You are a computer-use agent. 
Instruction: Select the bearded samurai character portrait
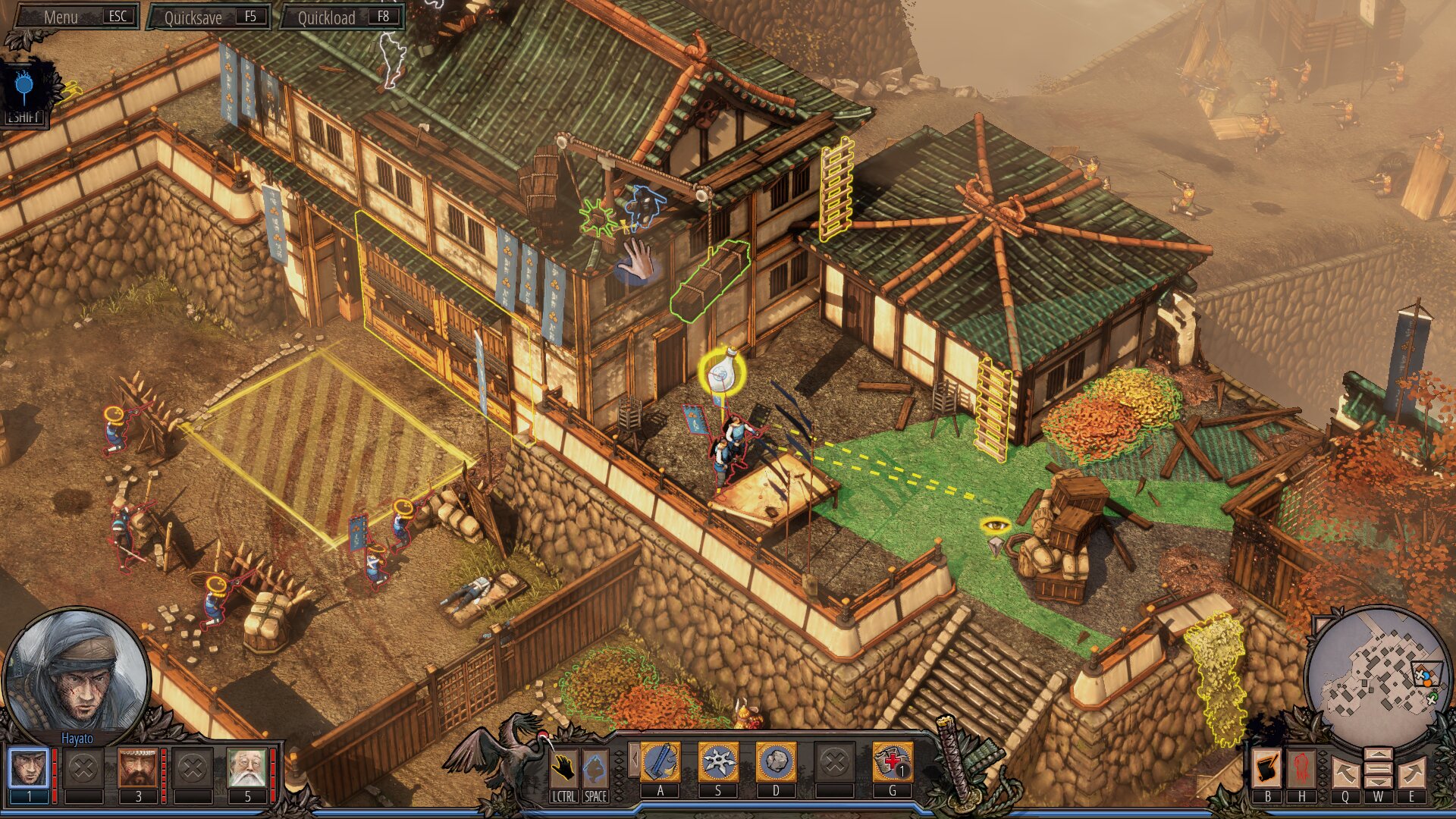138,767
